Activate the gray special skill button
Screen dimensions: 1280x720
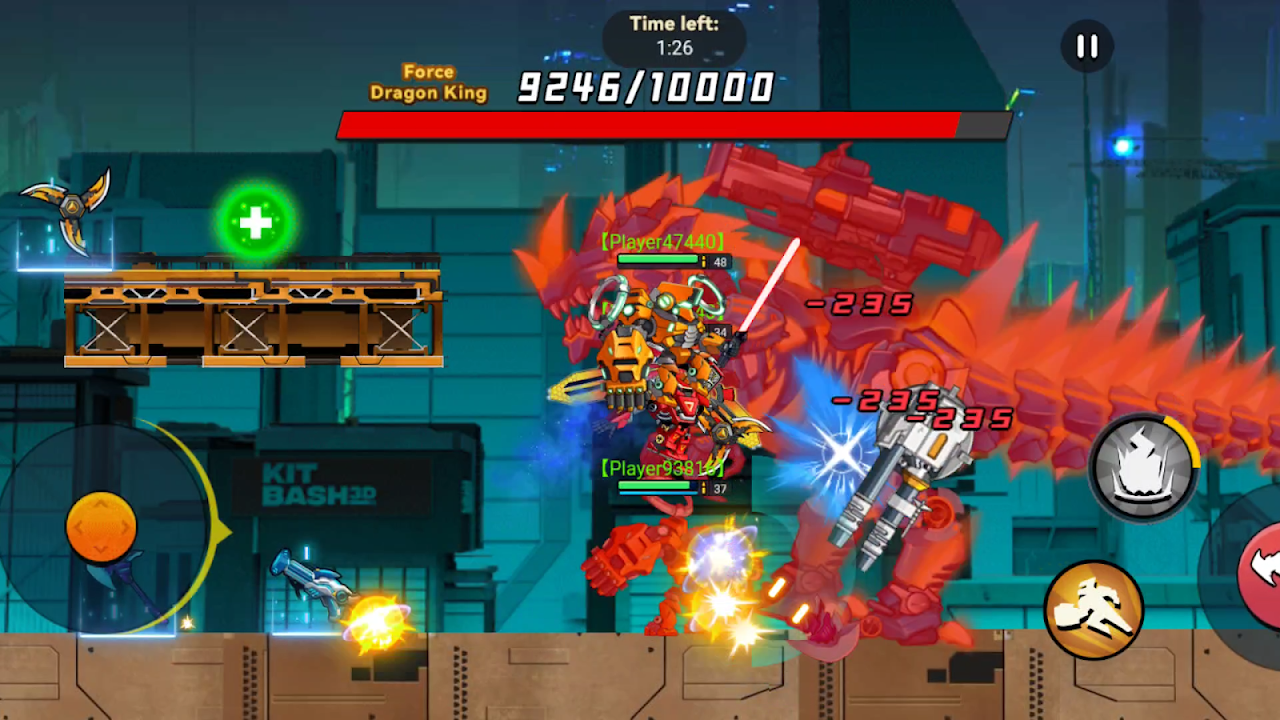point(1143,467)
